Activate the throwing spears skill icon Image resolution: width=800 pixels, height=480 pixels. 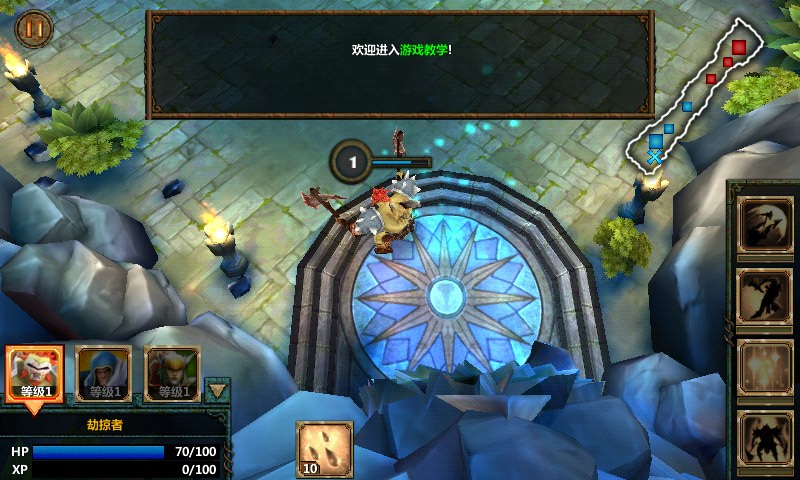[765, 226]
